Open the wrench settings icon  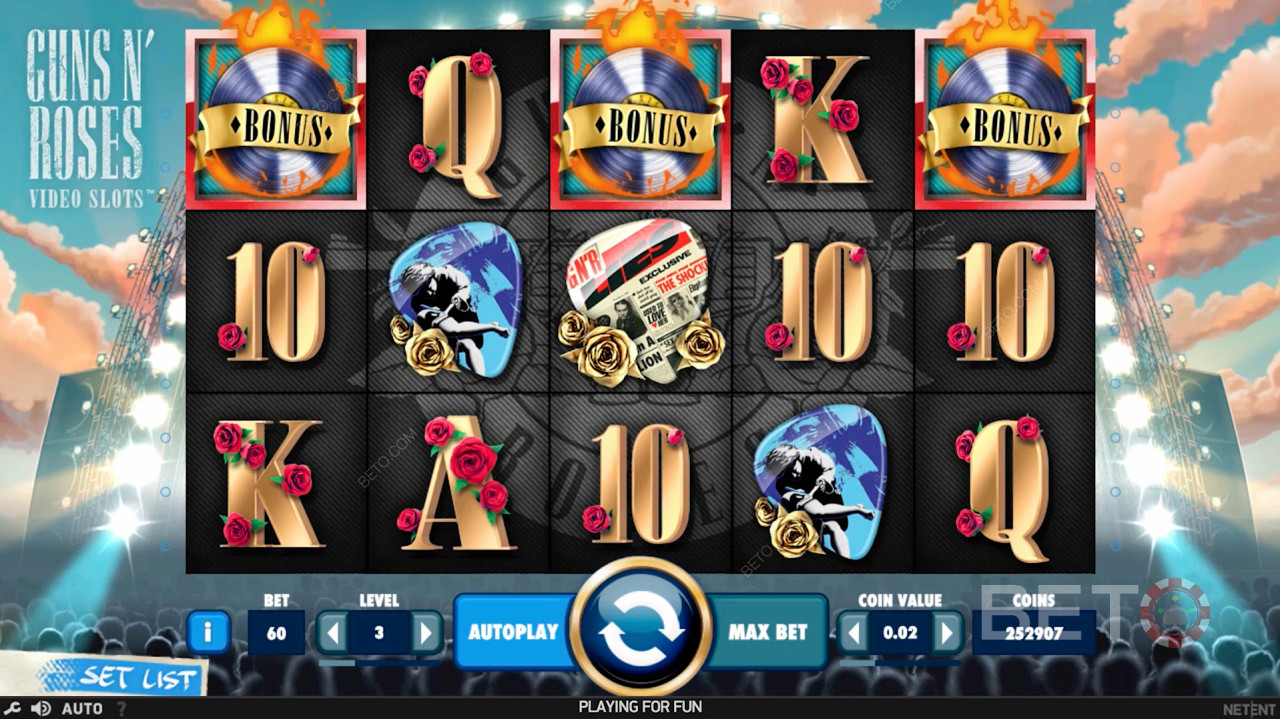13,708
